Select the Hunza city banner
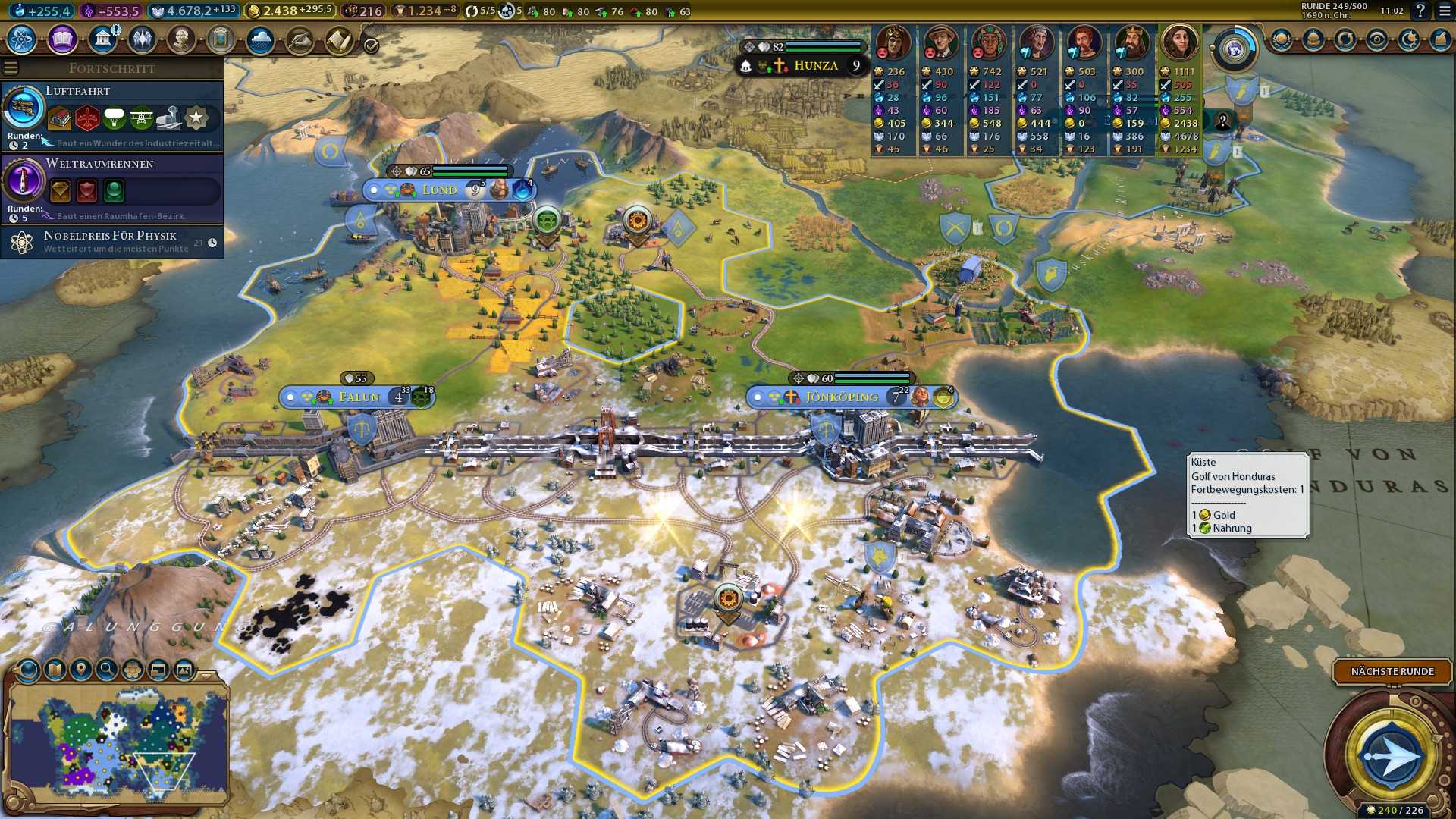Screen dimensions: 1456x819 pyautogui.click(x=815, y=66)
